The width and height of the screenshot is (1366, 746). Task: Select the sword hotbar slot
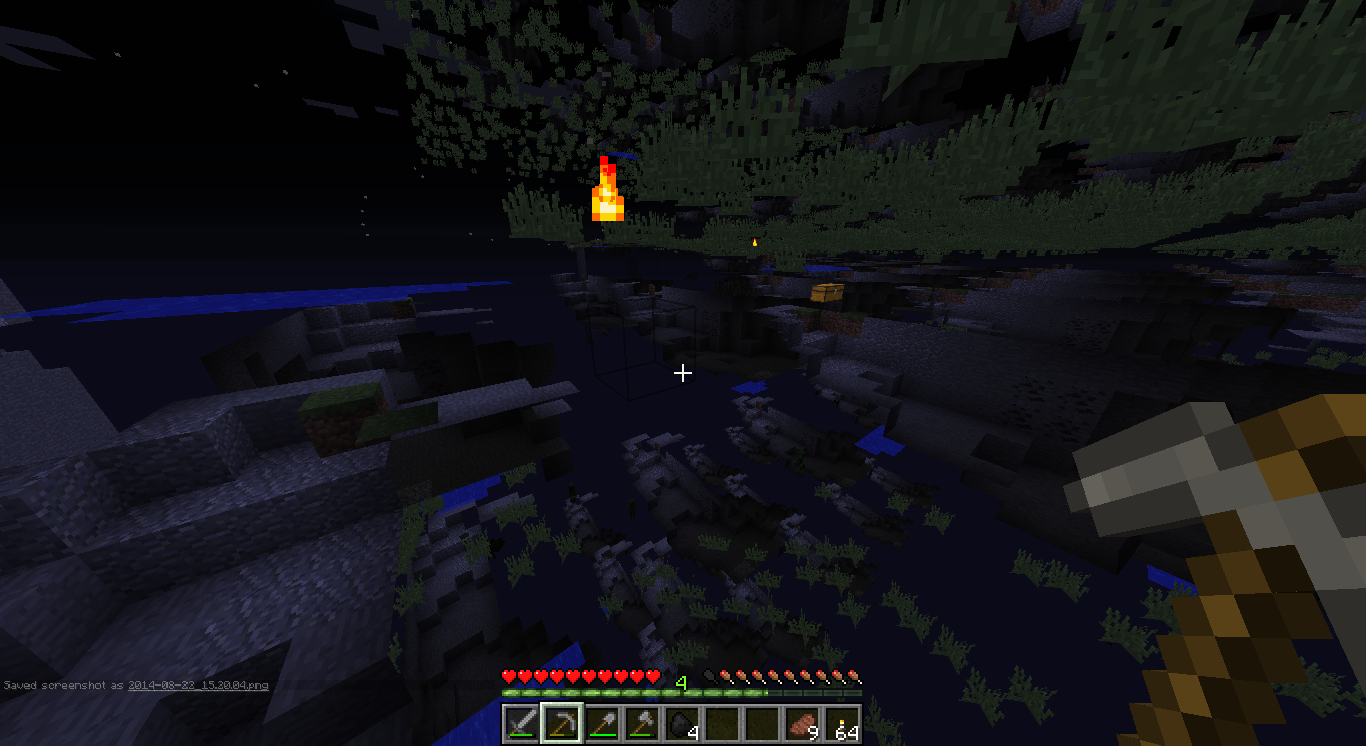pos(521,722)
